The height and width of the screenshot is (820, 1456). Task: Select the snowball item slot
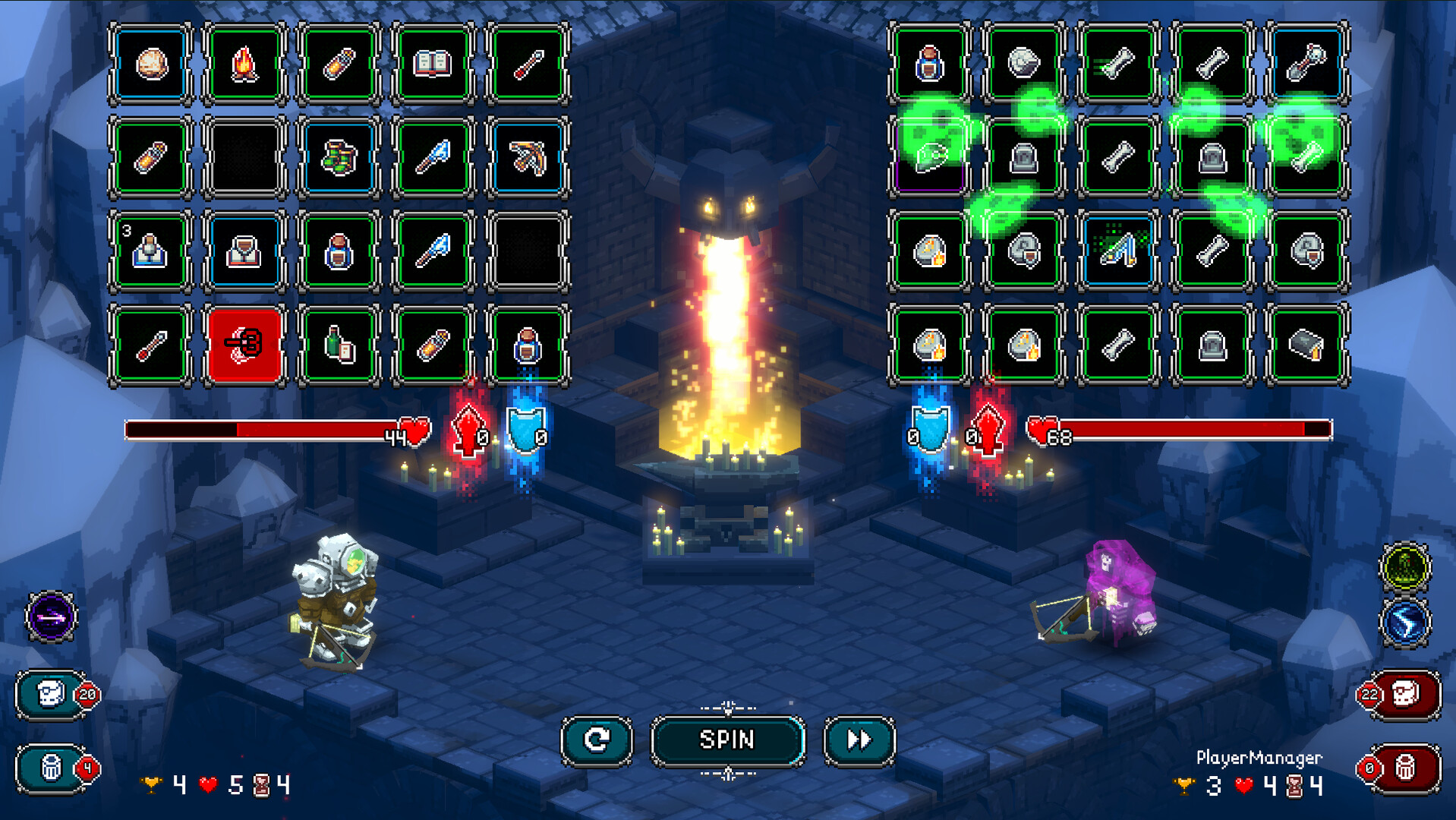point(151,65)
